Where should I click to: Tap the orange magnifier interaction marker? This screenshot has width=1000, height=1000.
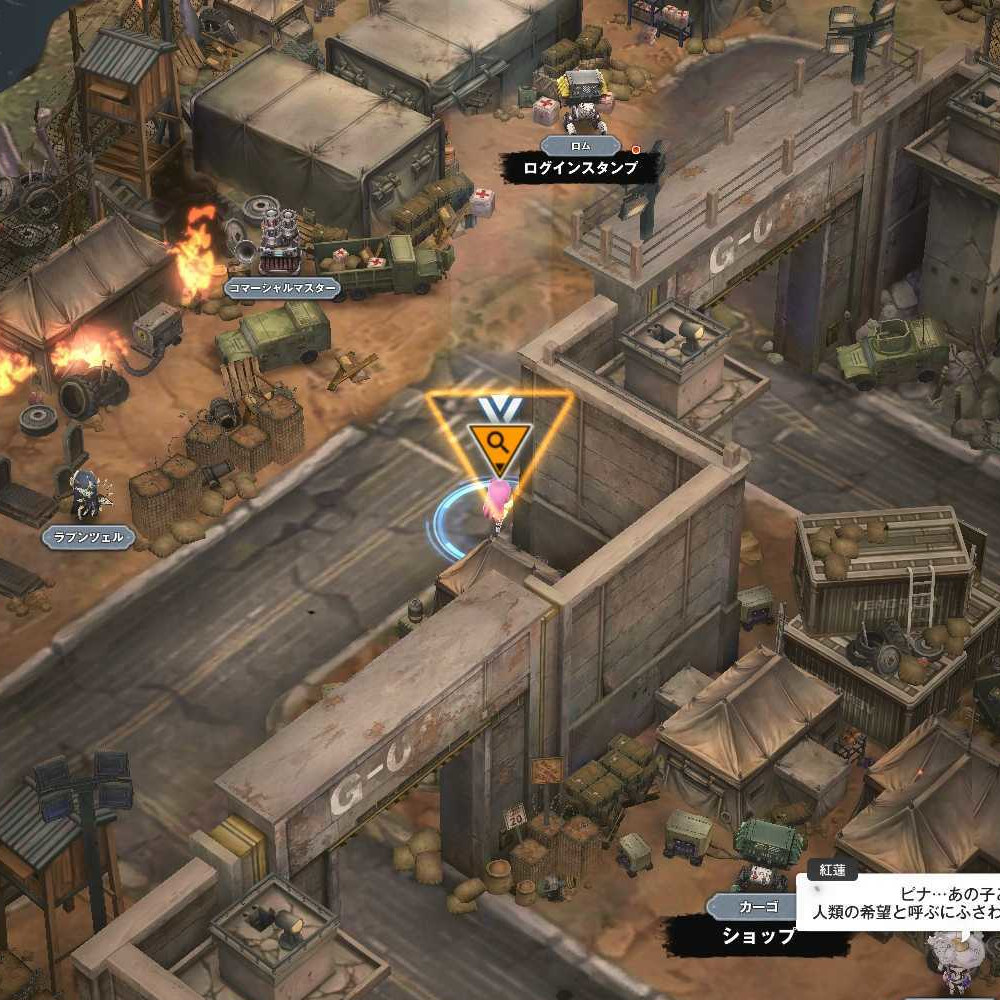tap(499, 441)
